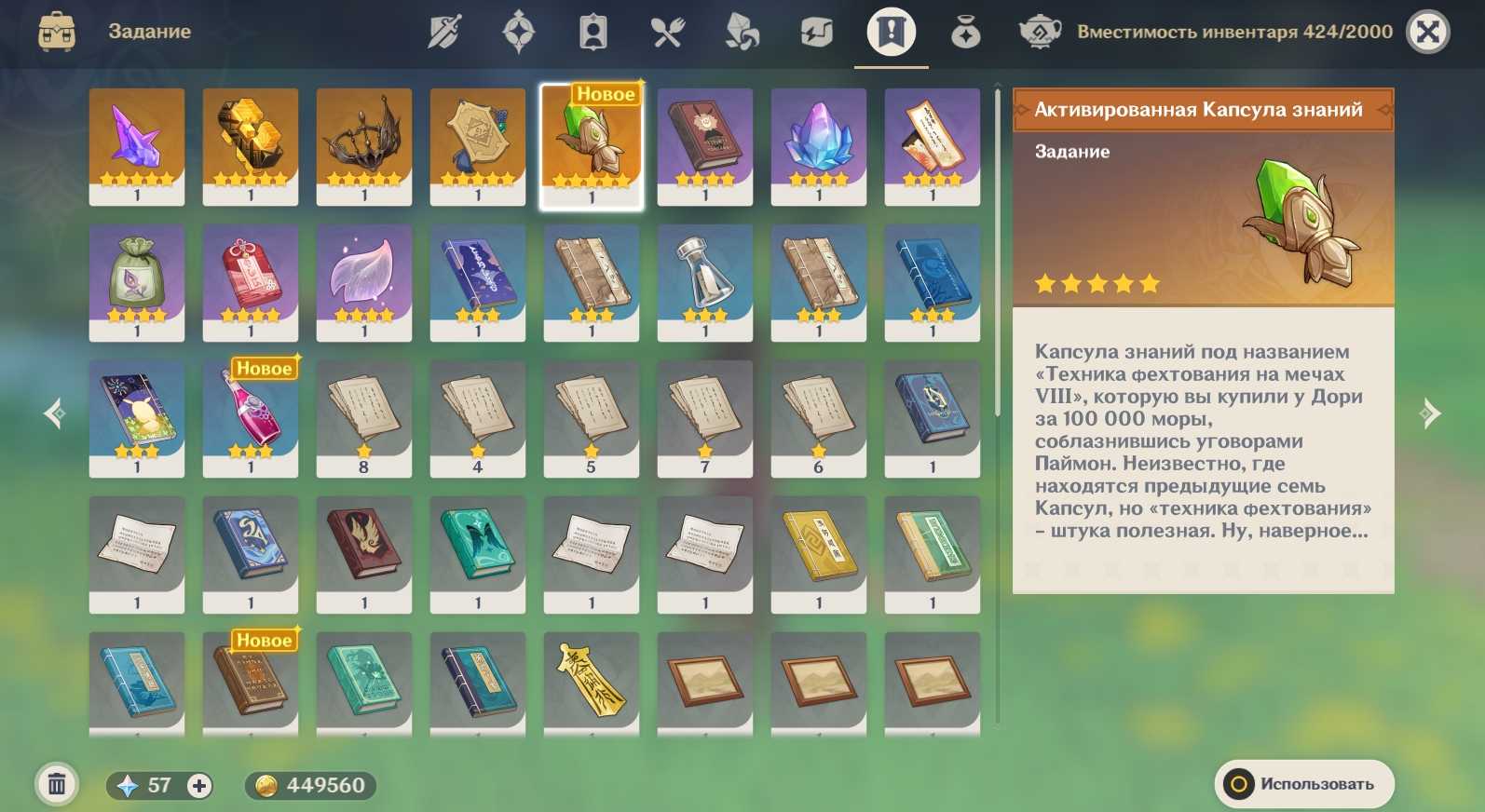The image size is (1485, 812).
Task: Select the quest items exclamation tab
Action: click(891, 33)
